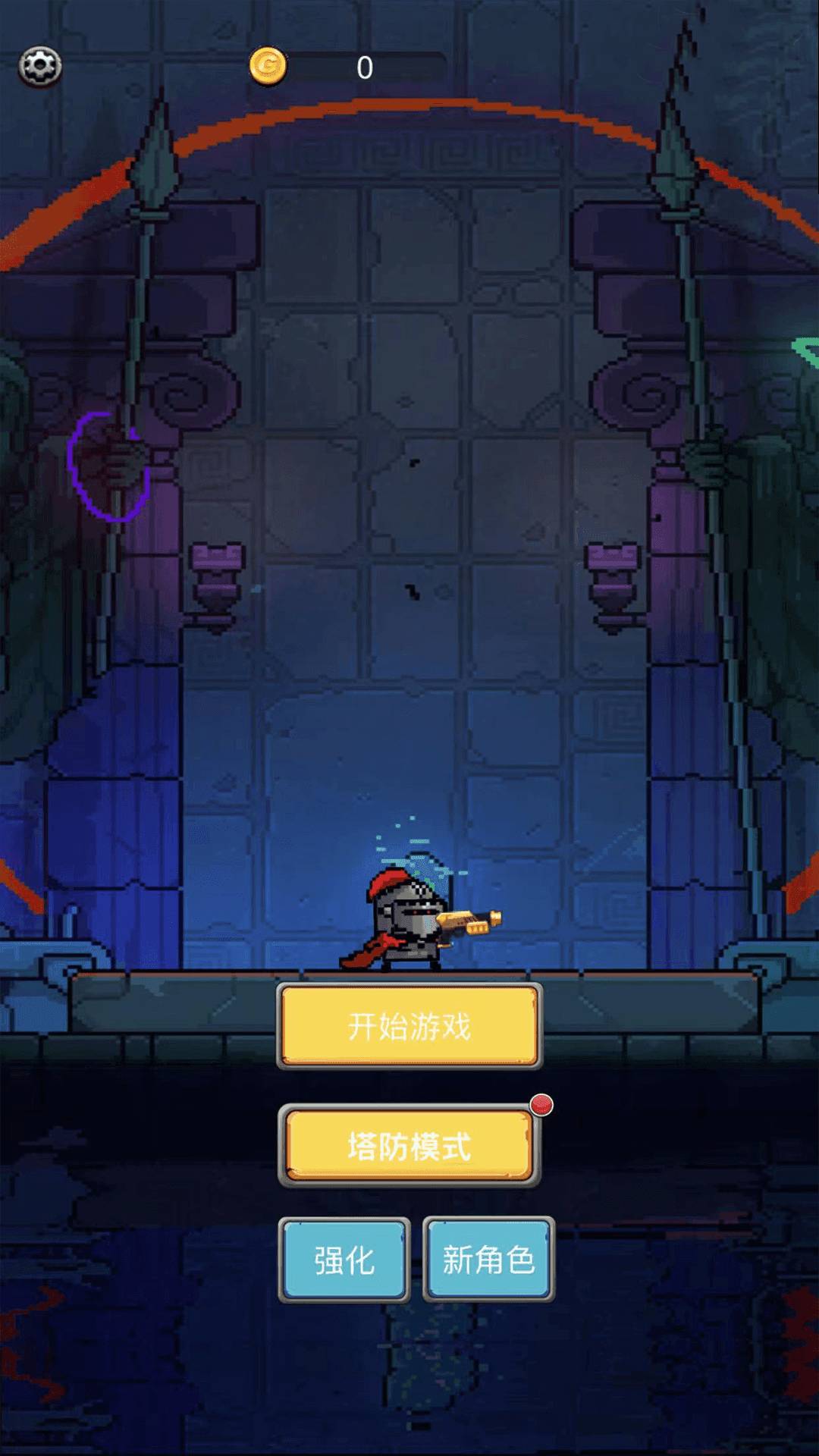Open the 强化 upgrade menu
The image size is (819, 1456).
point(344,1260)
